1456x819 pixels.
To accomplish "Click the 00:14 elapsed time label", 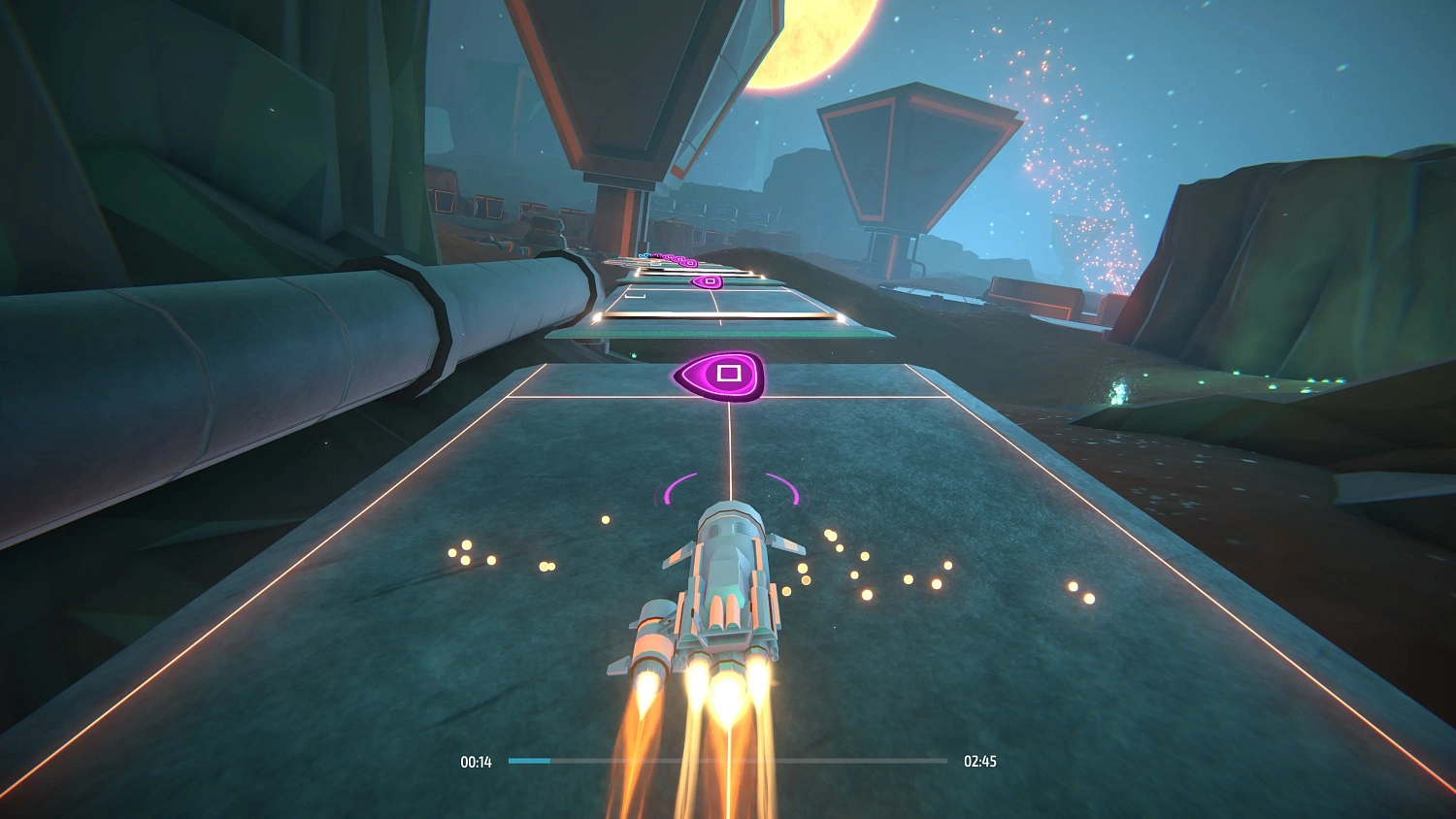I will click(477, 762).
